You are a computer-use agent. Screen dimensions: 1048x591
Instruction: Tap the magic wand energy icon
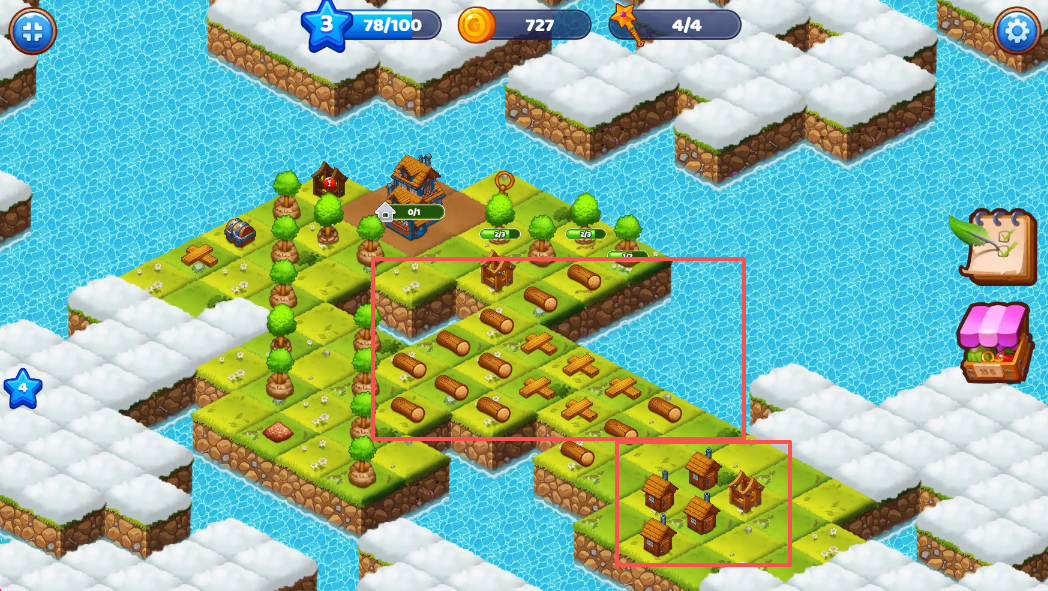pos(628,23)
